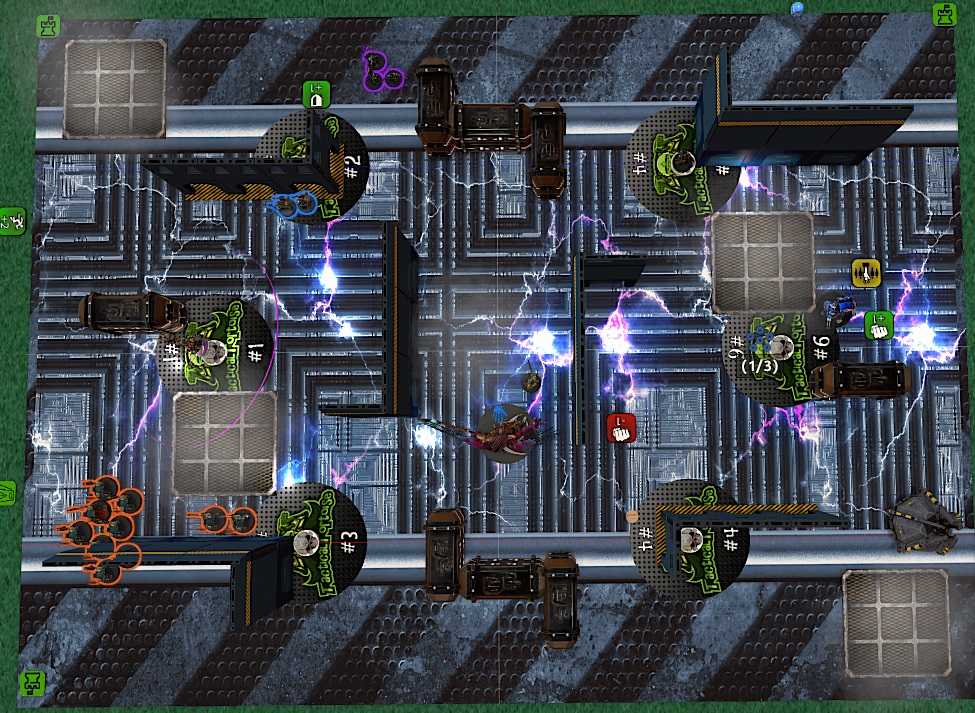This screenshot has height=713, width=975.
Task: Select the purple-outlined unit of three models
Action: [x=380, y=68]
